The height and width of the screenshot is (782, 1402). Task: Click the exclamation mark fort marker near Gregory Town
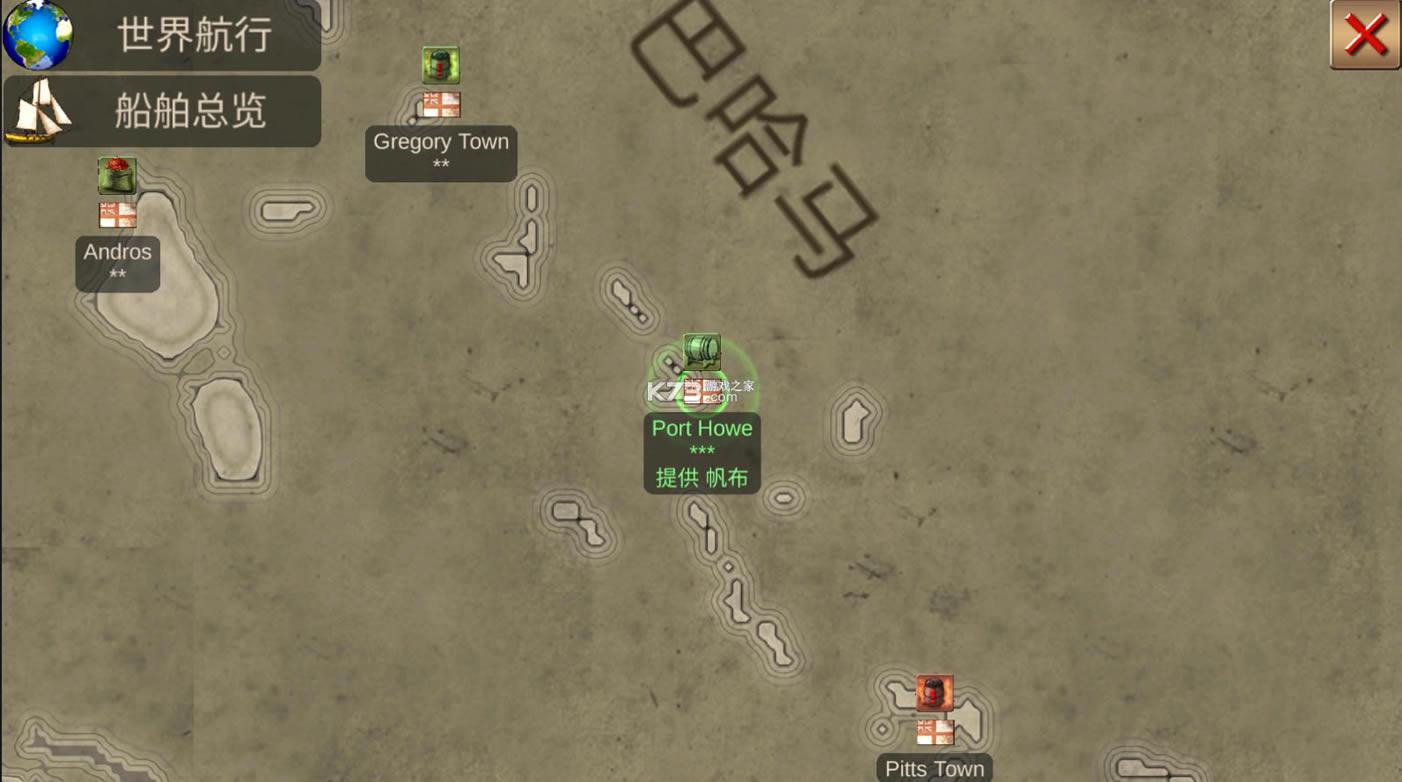point(441,65)
